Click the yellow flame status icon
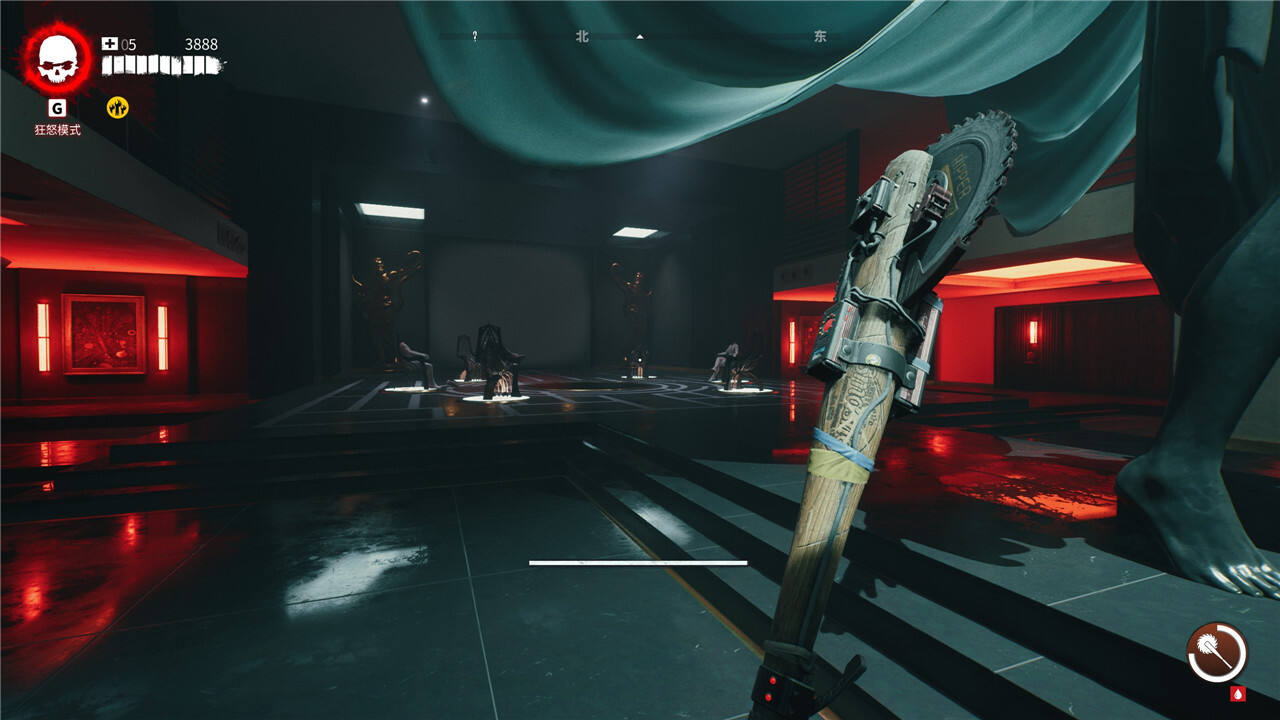Screen dimensions: 1280x720 point(118,107)
